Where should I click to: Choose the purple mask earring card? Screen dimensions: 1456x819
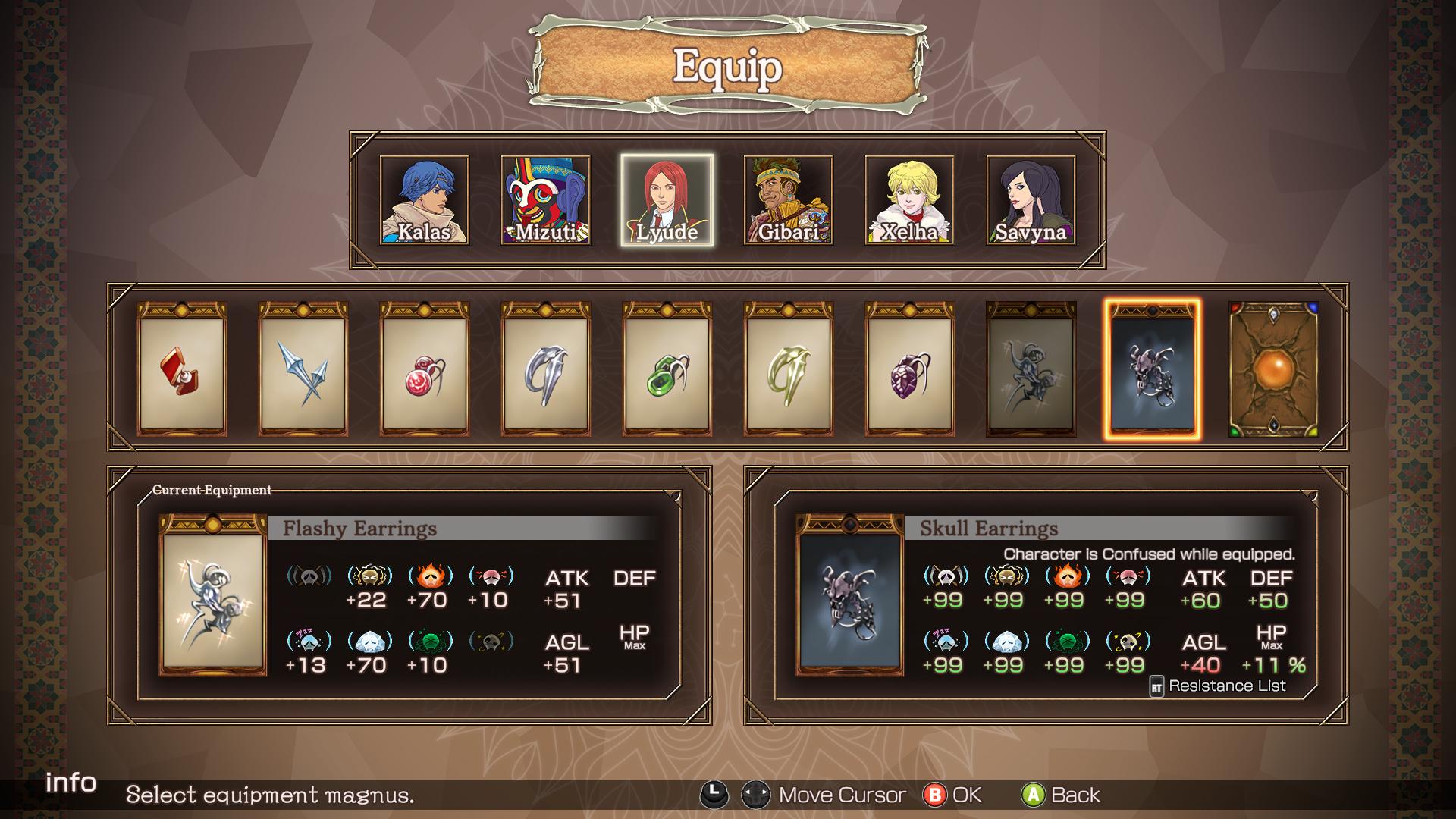point(910,370)
